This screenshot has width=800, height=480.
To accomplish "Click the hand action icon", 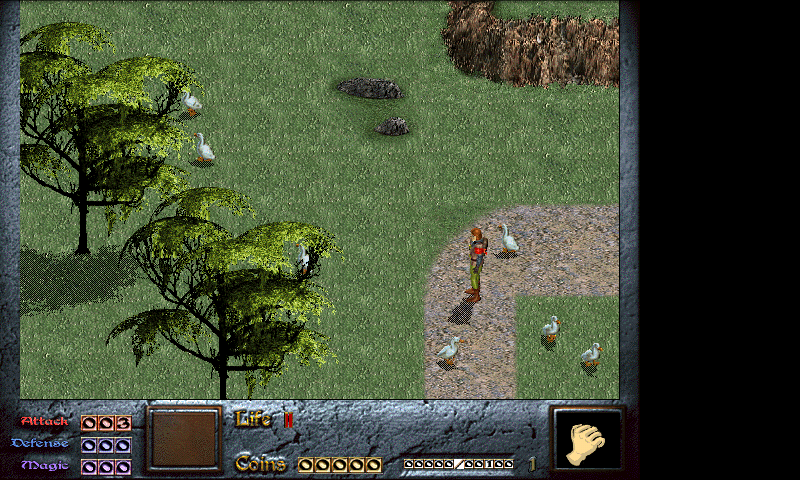I will pyautogui.click(x=588, y=441).
